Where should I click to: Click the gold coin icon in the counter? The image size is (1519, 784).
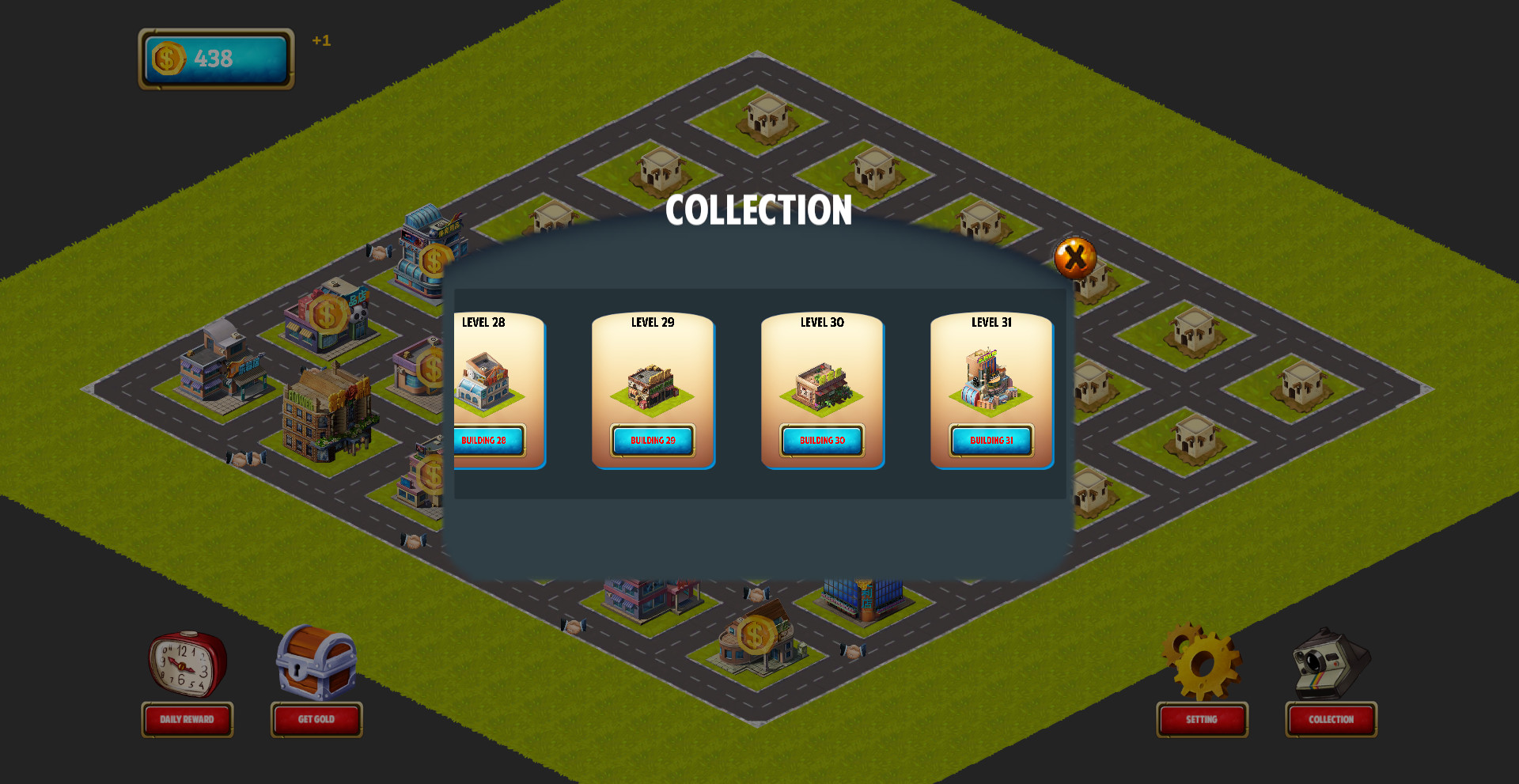[x=167, y=57]
